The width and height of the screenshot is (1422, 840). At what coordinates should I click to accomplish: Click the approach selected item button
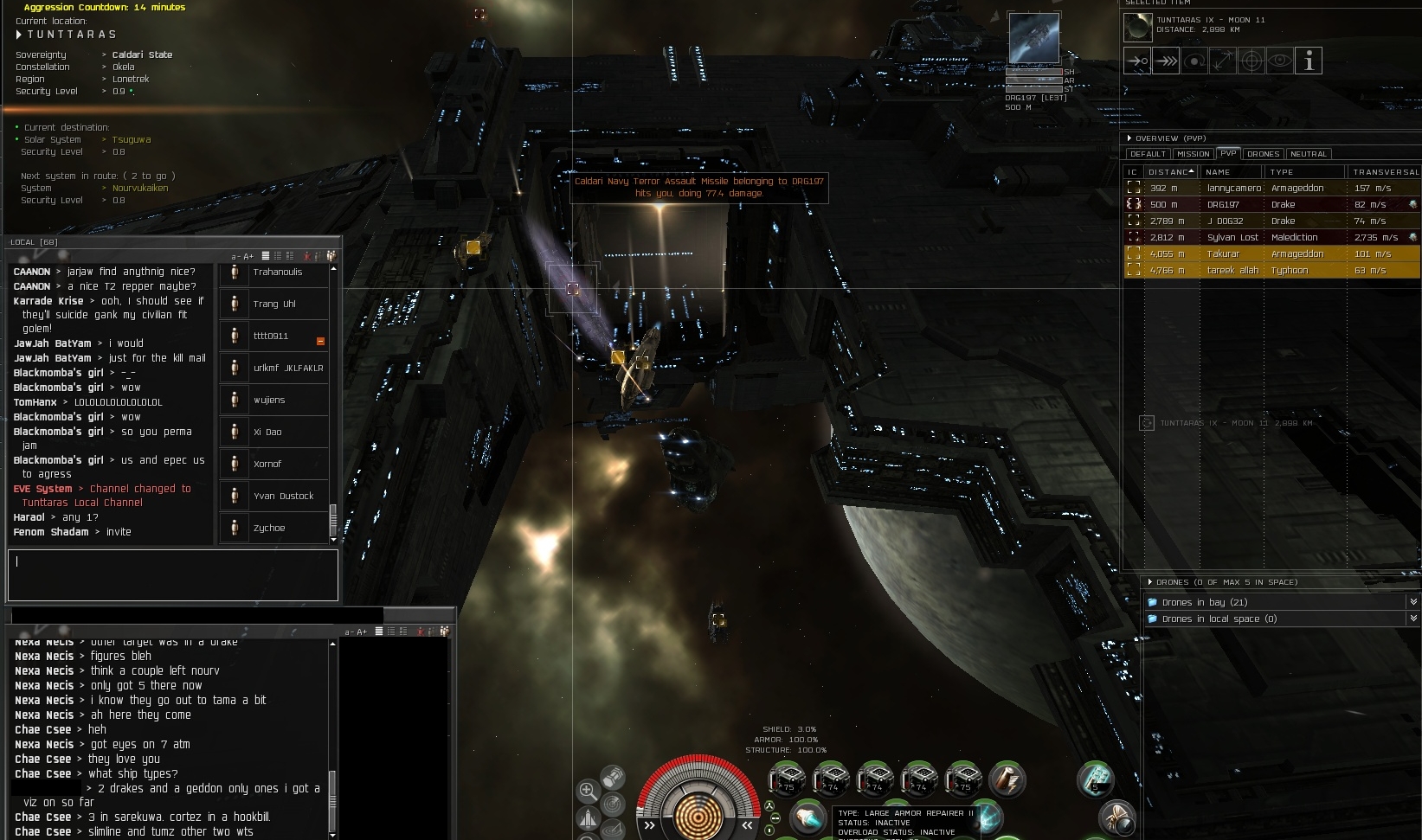[x=1137, y=61]
